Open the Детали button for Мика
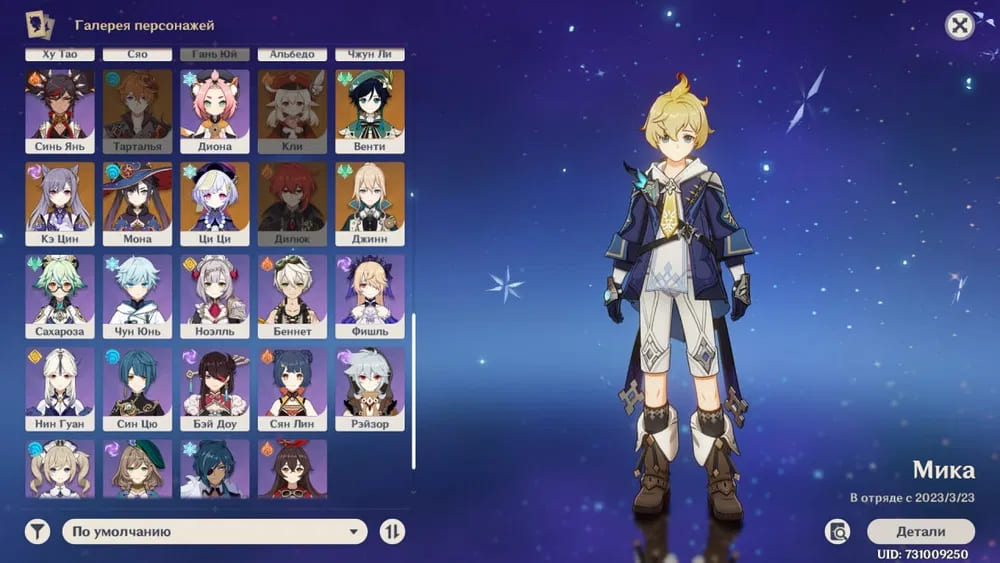1000x563 pixels. point(920,531)
